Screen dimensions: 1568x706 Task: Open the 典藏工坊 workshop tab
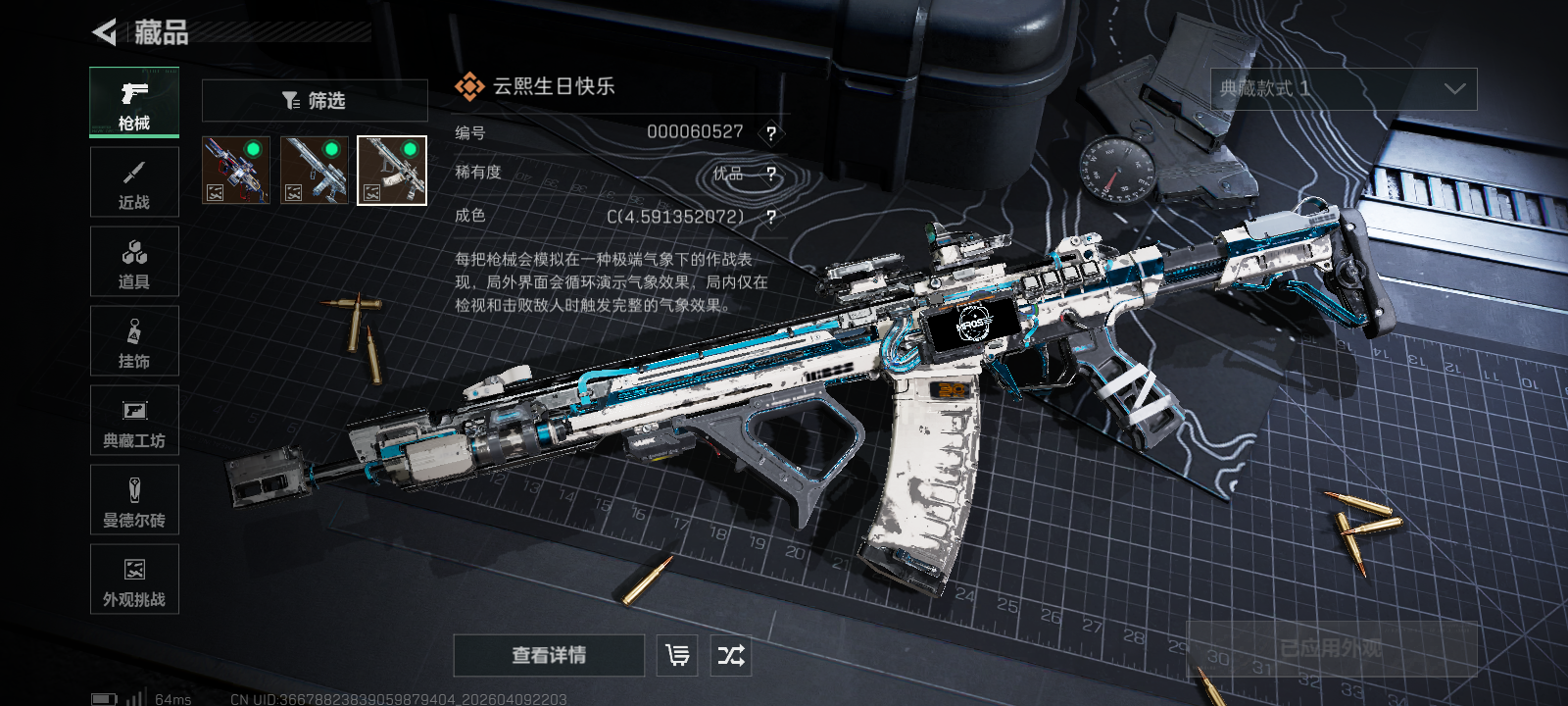coord(134,421)
